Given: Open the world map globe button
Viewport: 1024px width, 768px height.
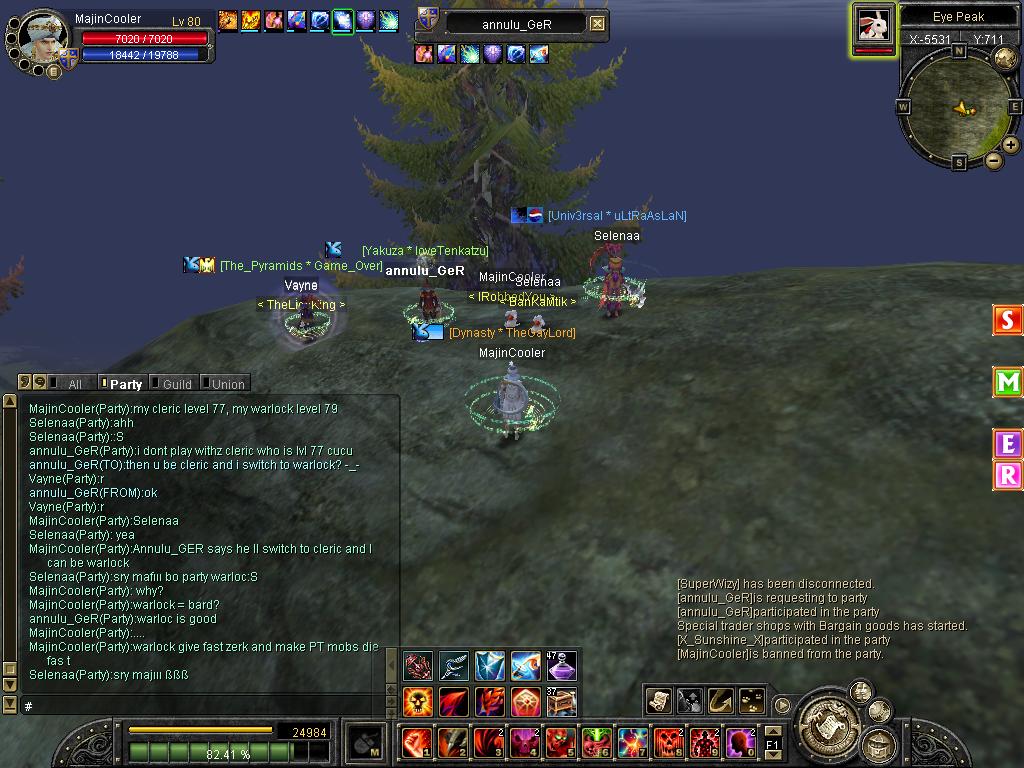Looking at the screenshot, I should pos(1005,58).
